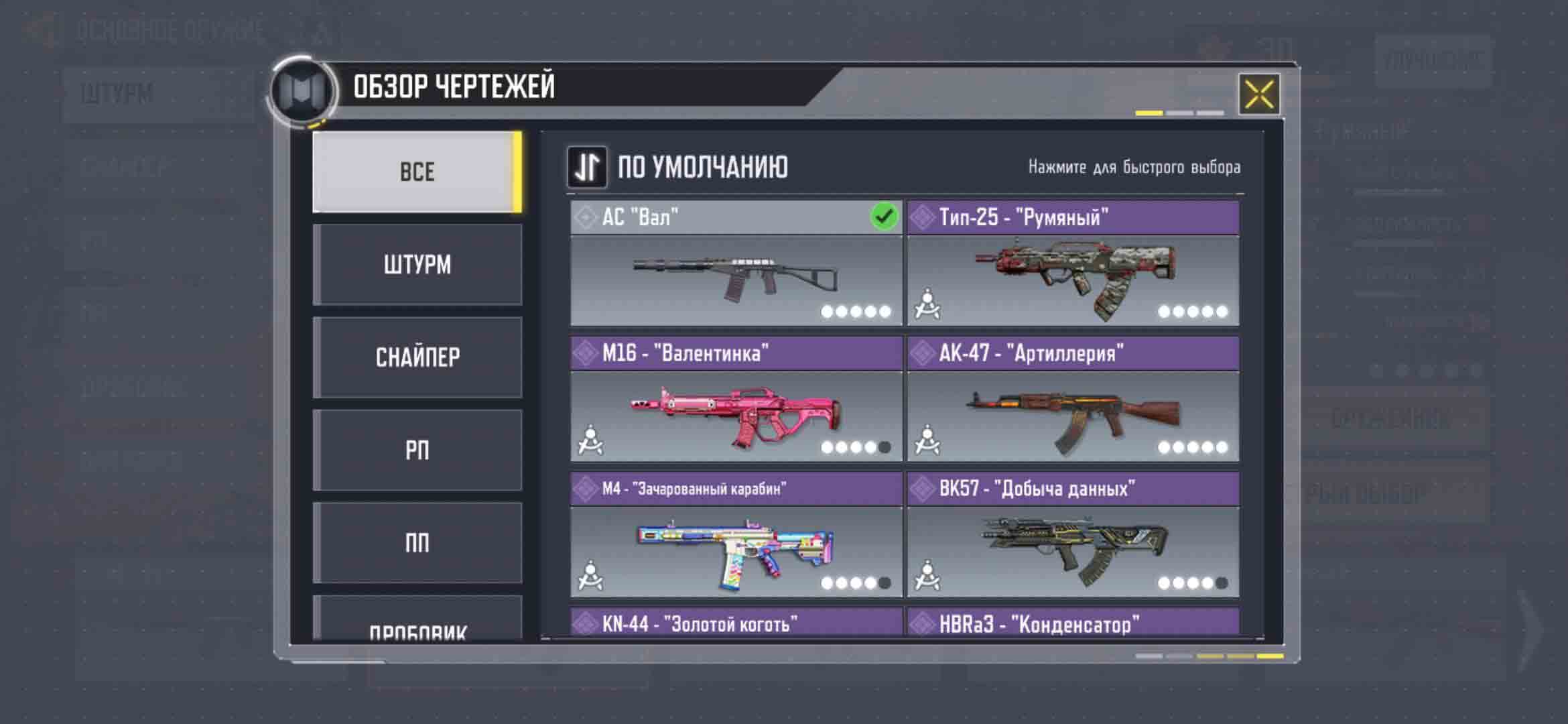
Task: Choose the HBRa3 "Конденсатор" blueprint
Action: coord(1073,623)
